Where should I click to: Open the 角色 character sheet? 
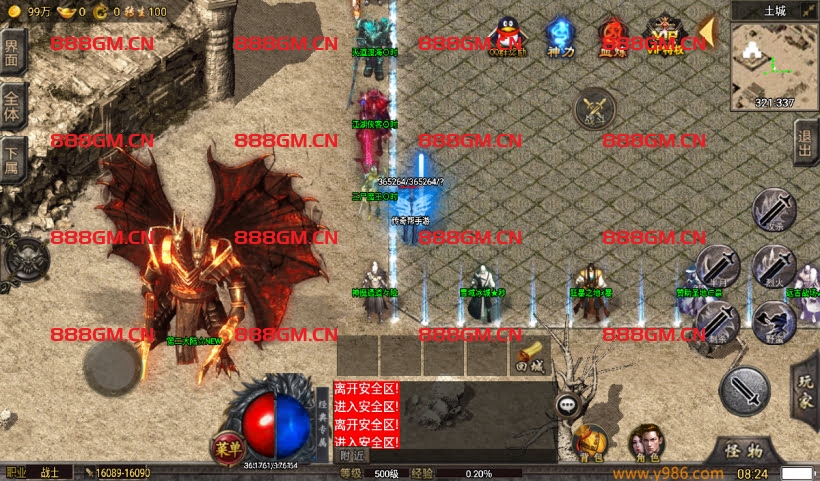(643, 441)
